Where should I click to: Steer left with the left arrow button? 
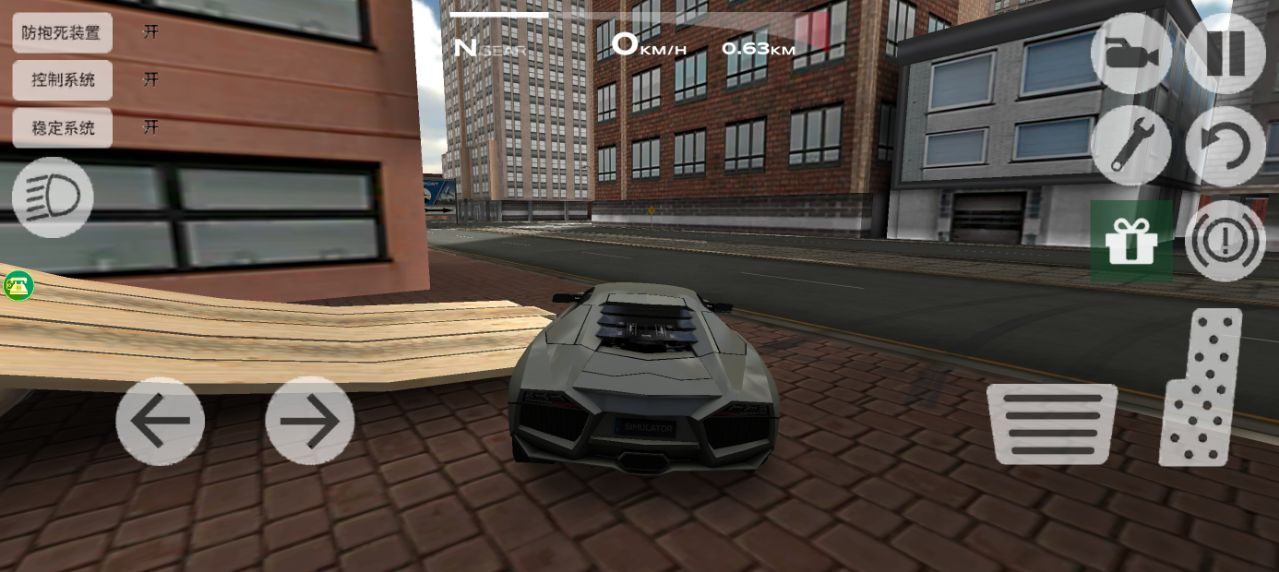click(160, 421)
